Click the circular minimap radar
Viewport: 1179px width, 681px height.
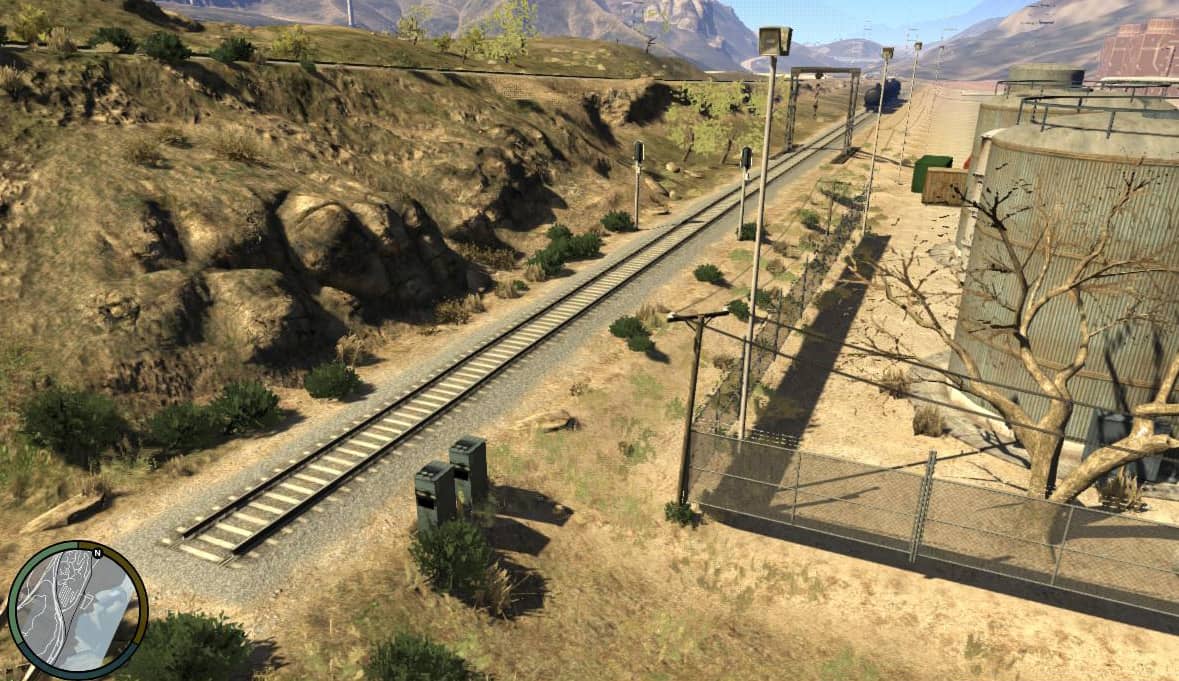(x=77, y=610)
